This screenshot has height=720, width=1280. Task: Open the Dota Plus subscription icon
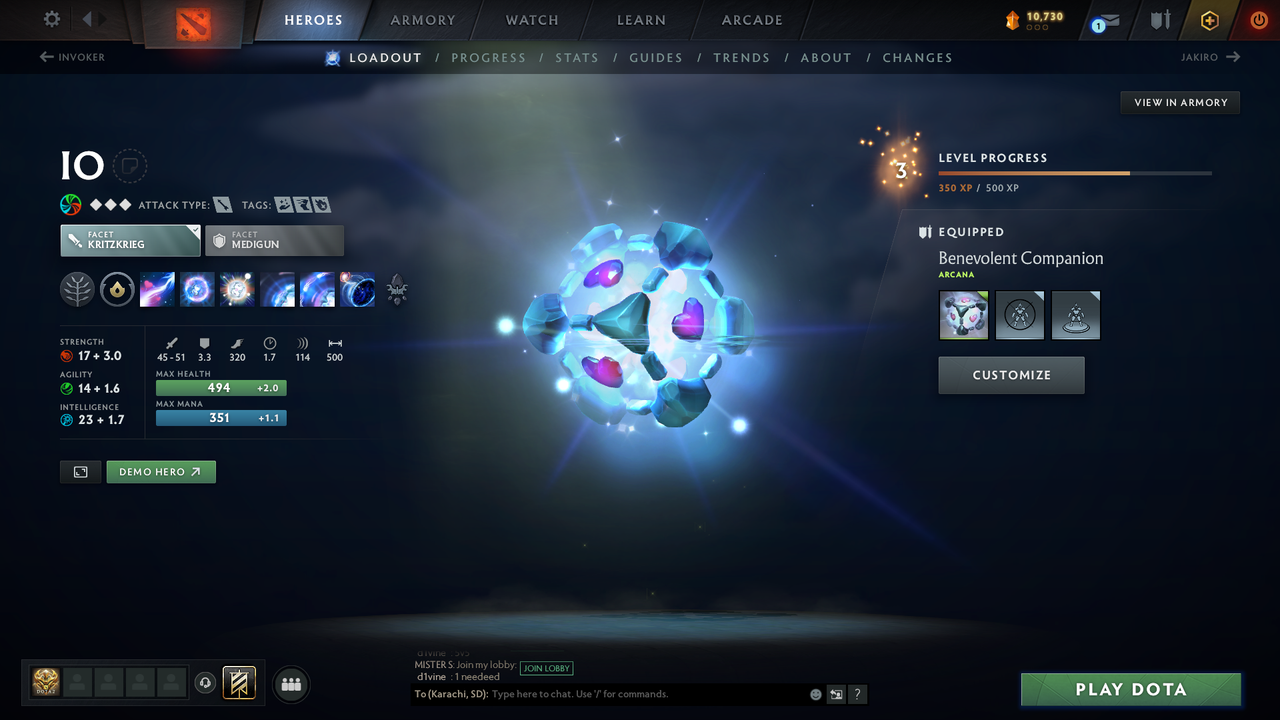[1209, 20]
